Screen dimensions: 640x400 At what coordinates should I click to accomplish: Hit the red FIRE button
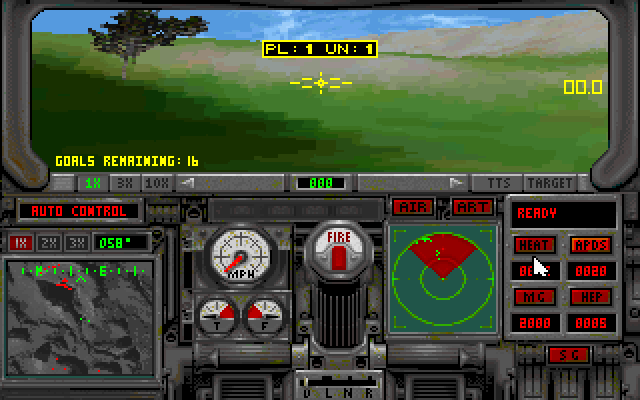[x=337, y=248]
